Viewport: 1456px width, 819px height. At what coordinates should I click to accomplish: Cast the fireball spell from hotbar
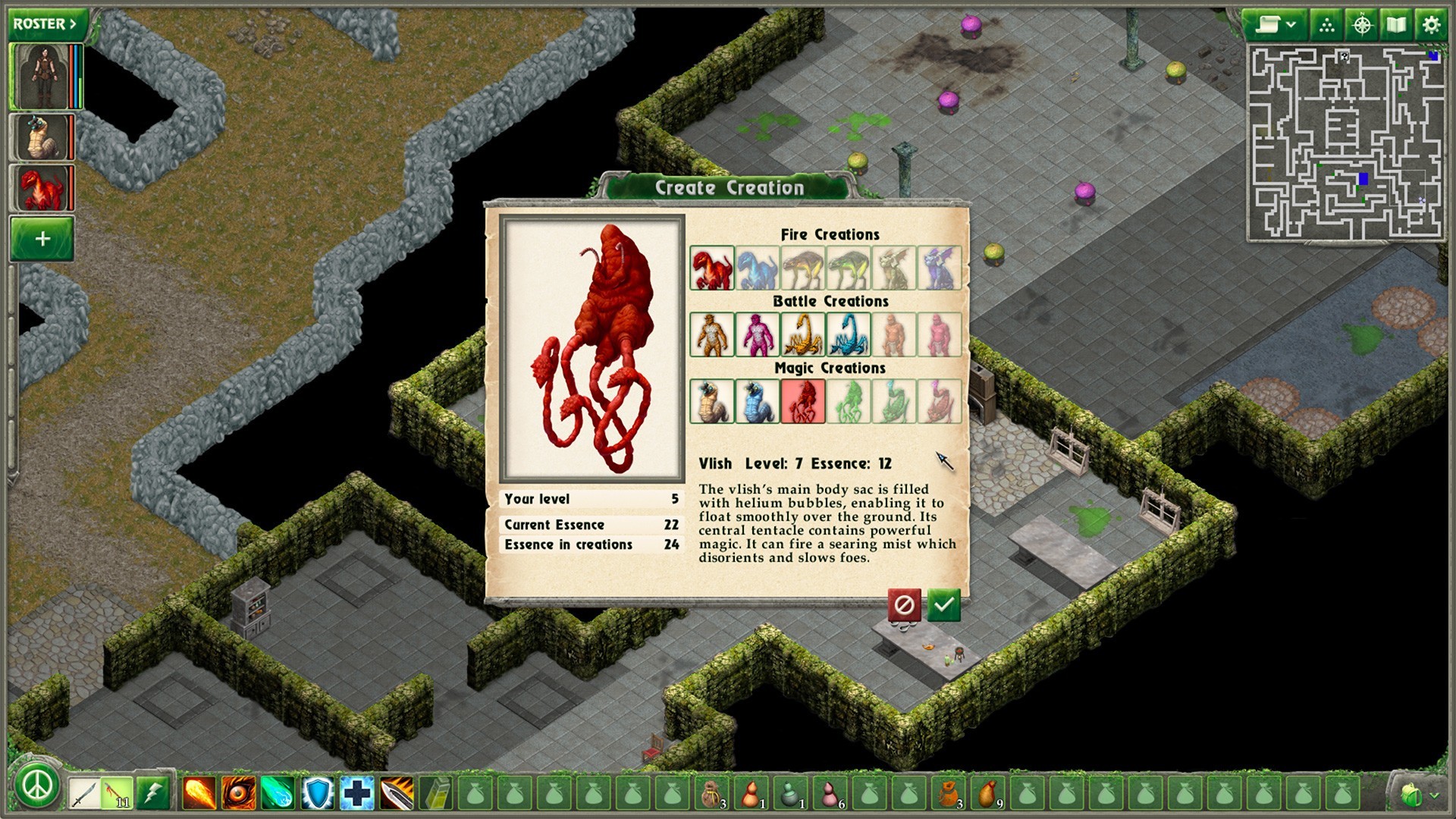pos(199,793)
